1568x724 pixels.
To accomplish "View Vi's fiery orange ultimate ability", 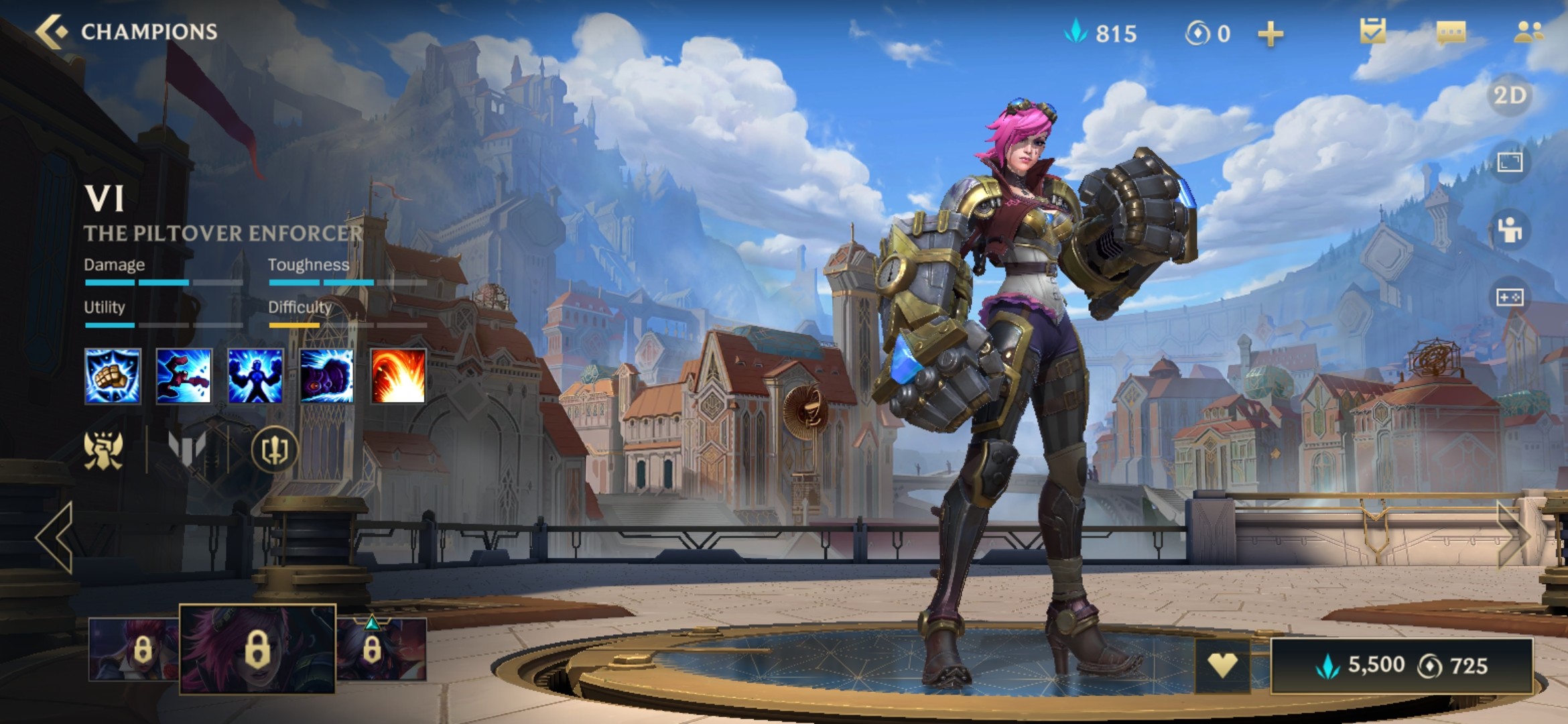I will click(398, 376).
